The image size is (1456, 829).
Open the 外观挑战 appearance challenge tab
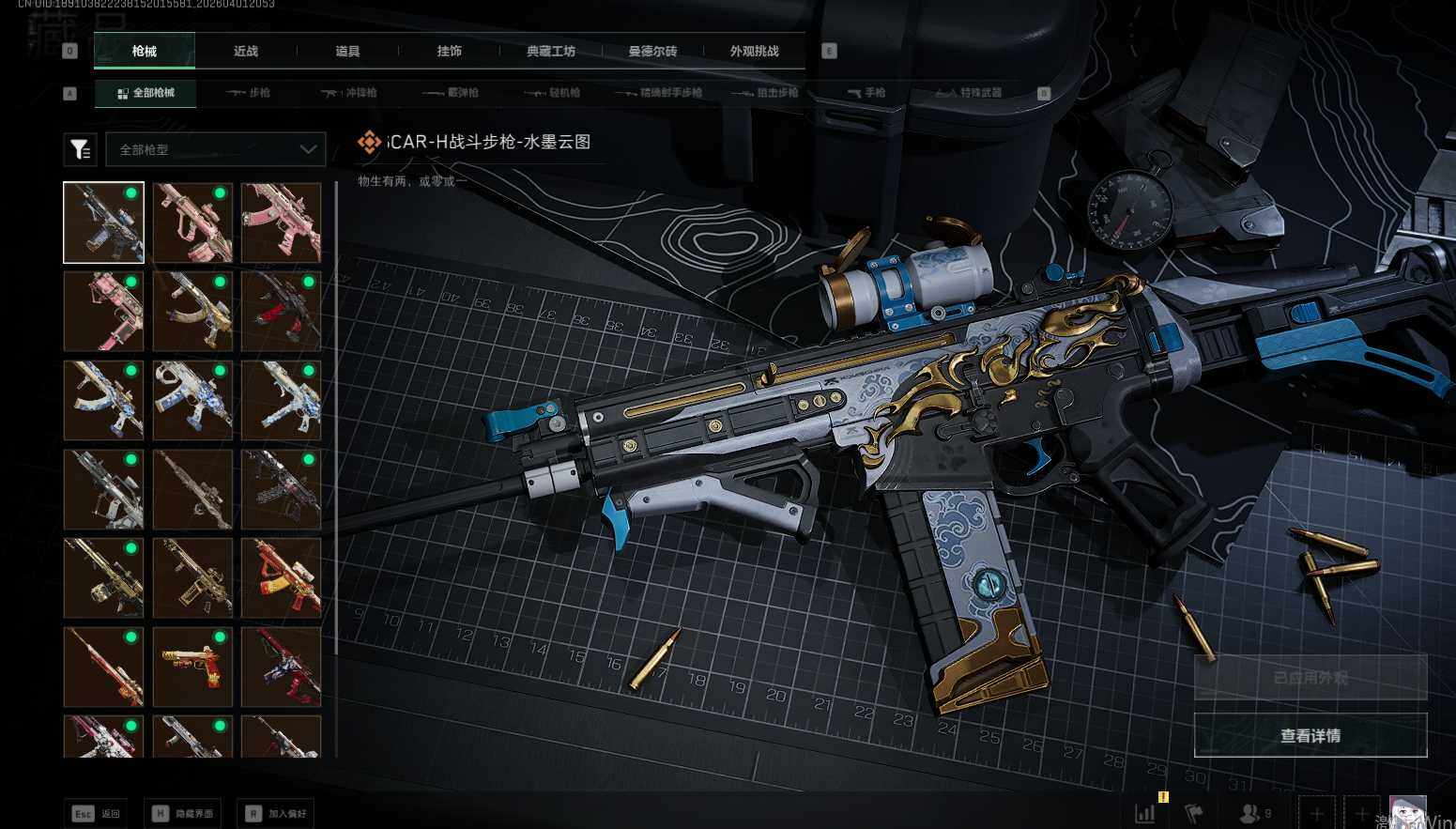tap(754, 51)
